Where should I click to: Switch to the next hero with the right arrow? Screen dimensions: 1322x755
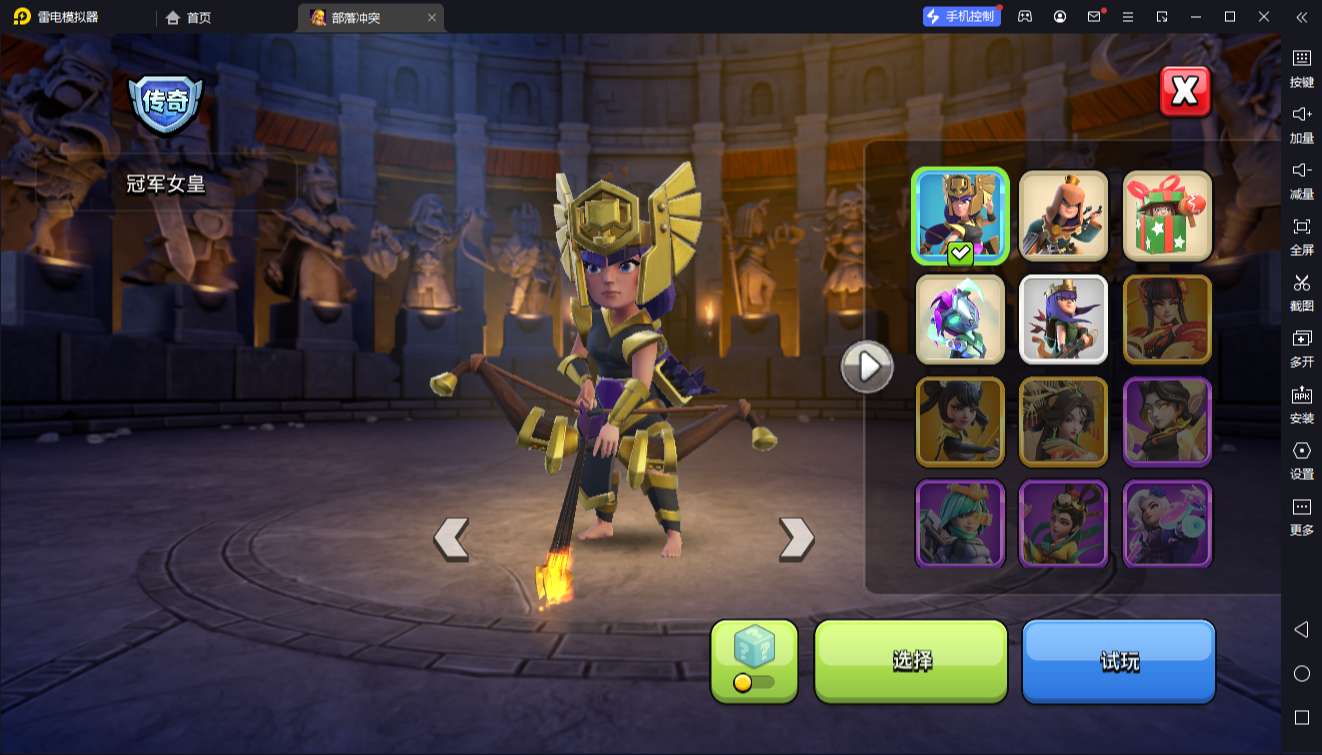click(796, 538)
